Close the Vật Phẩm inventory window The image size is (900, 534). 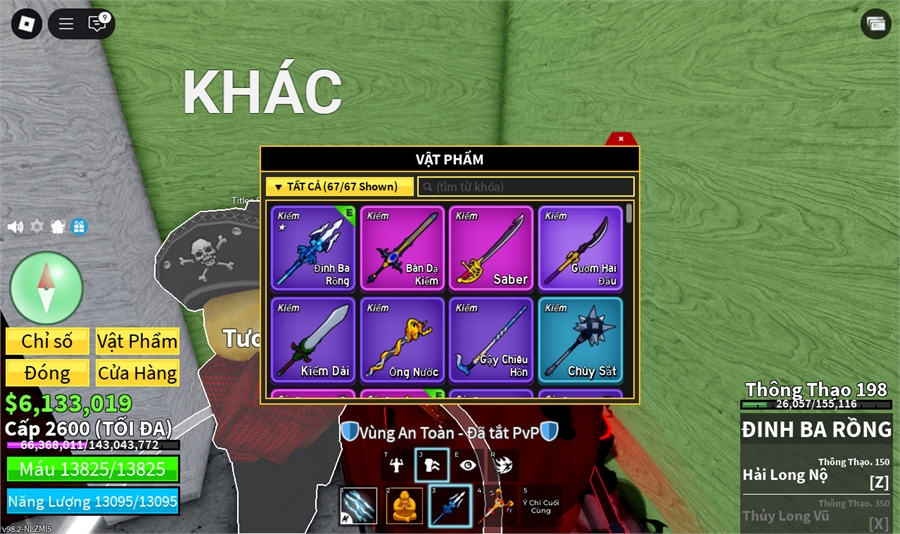(x=620, y=139)
